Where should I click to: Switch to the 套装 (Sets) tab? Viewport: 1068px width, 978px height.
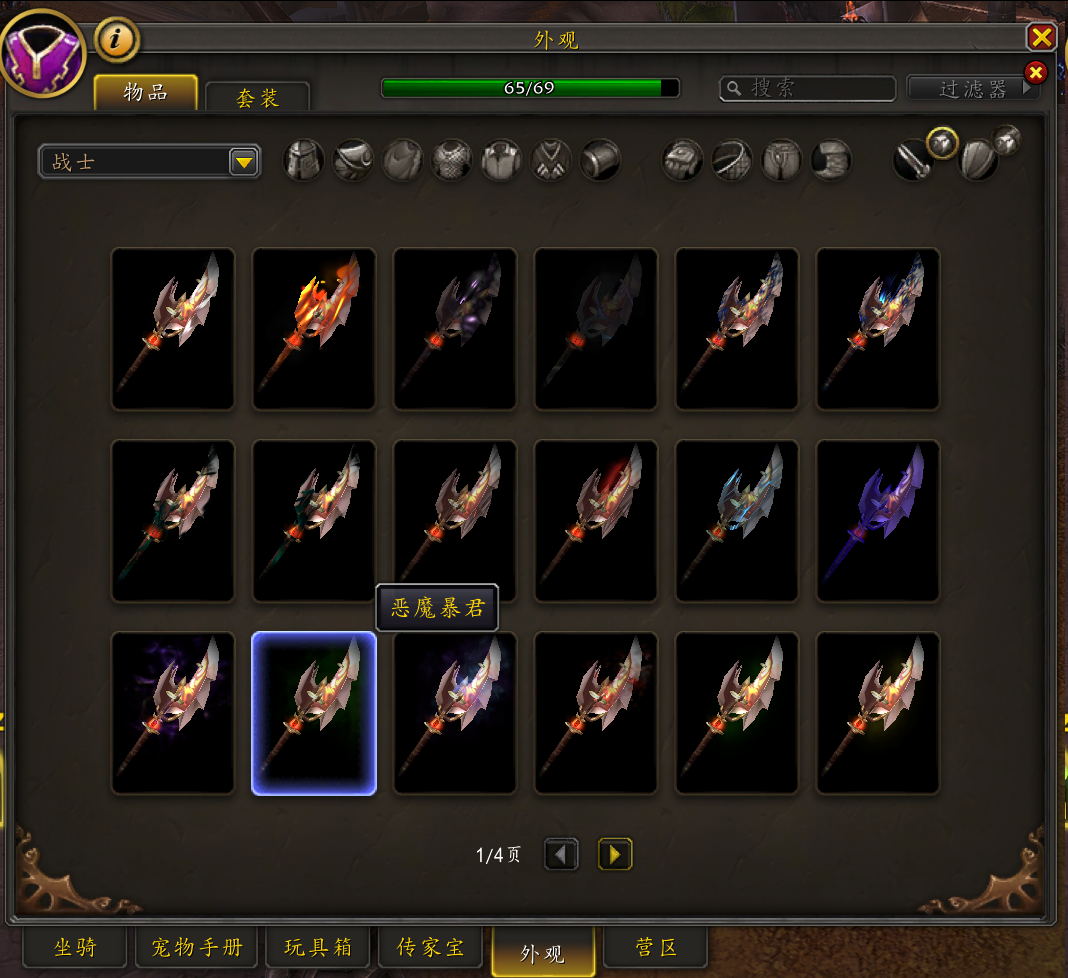tap(257, 98)
